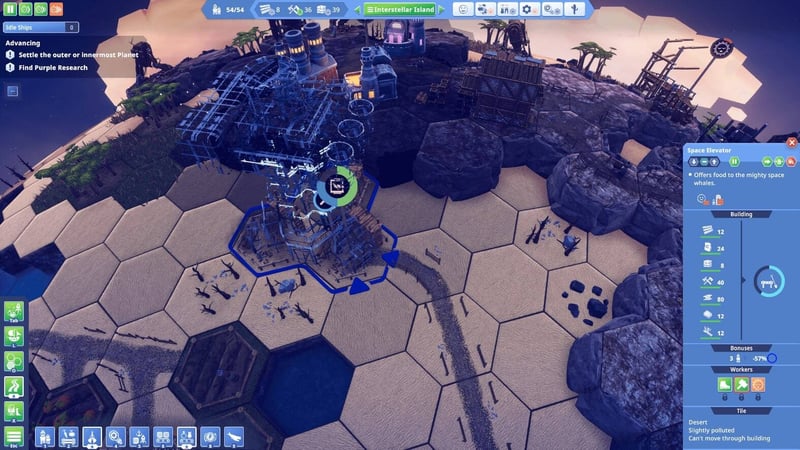Click the orange worker type icon
The height and width of the screenshot is (450, 800).
pyautogui.click(x=757, y=384)
